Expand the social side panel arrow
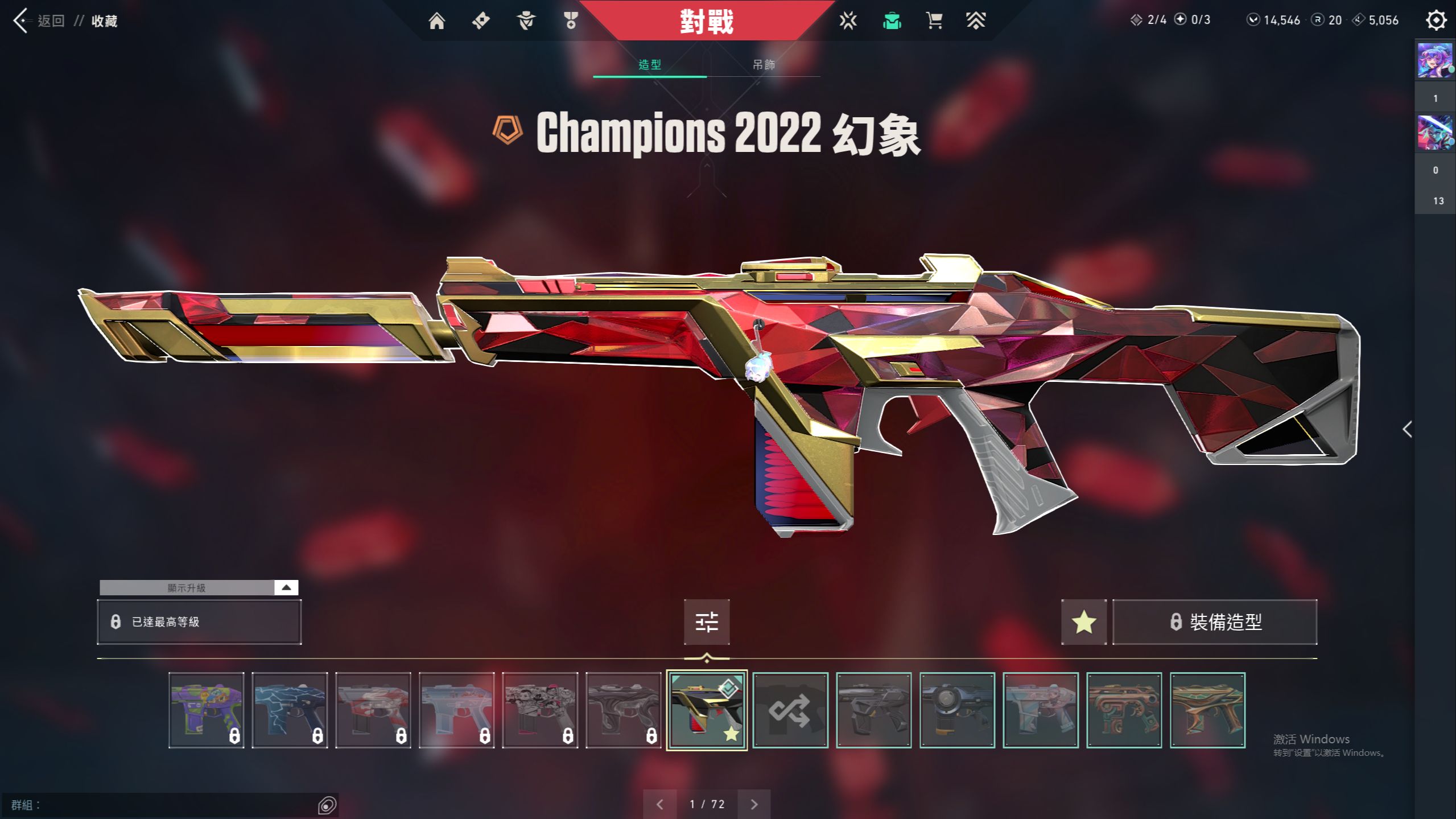This screenshot has height=819, width=1456. (x=1408, y=429)
